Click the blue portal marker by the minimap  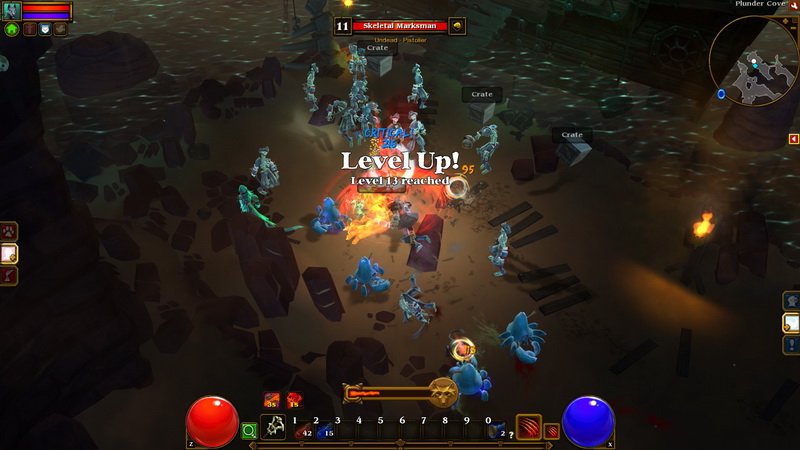(721, 94)
